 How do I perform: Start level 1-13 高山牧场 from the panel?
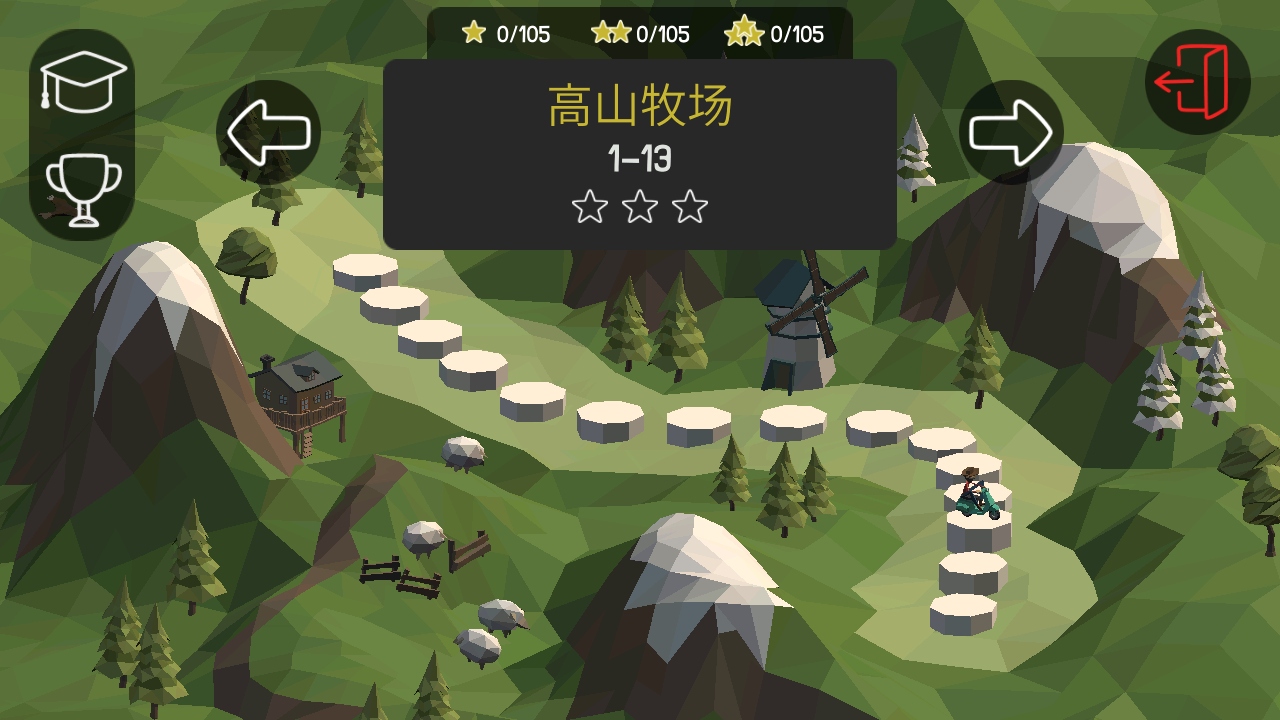point(639,155)
